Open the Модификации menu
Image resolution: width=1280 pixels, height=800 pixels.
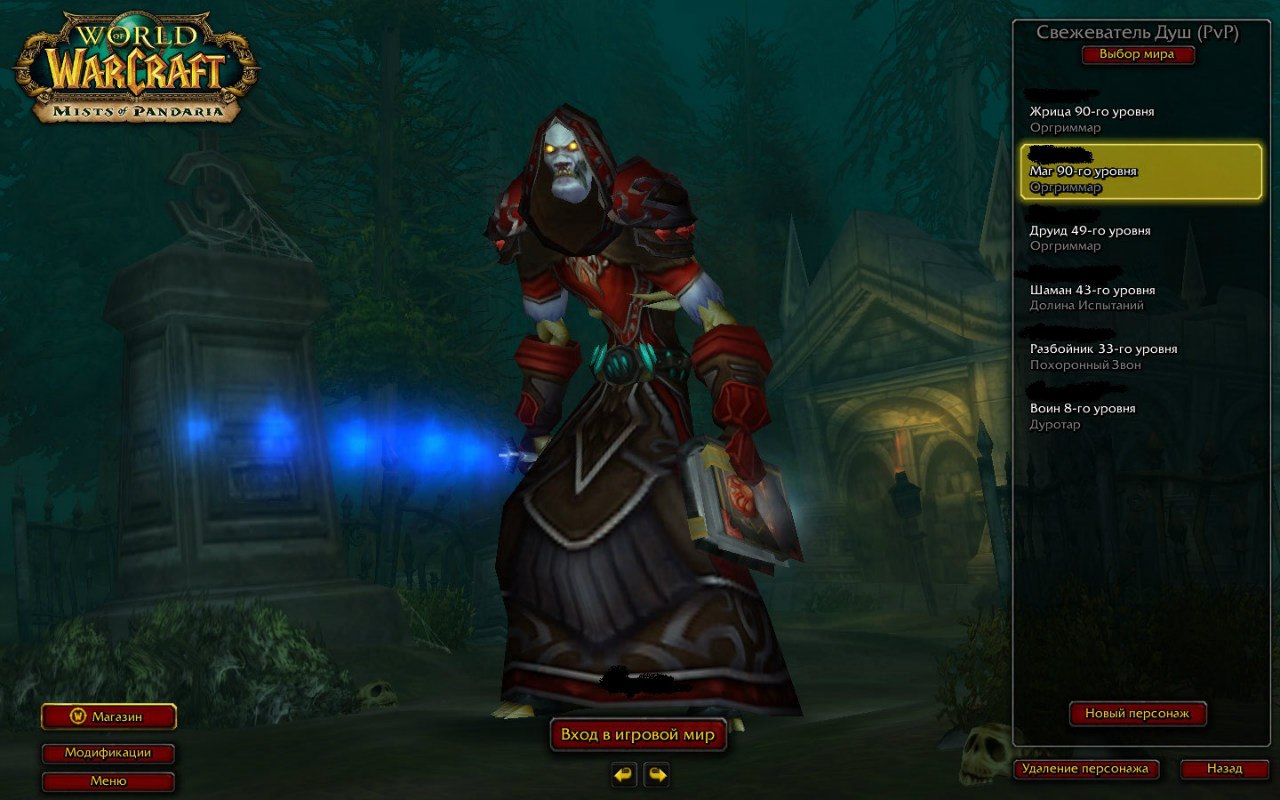107,754
